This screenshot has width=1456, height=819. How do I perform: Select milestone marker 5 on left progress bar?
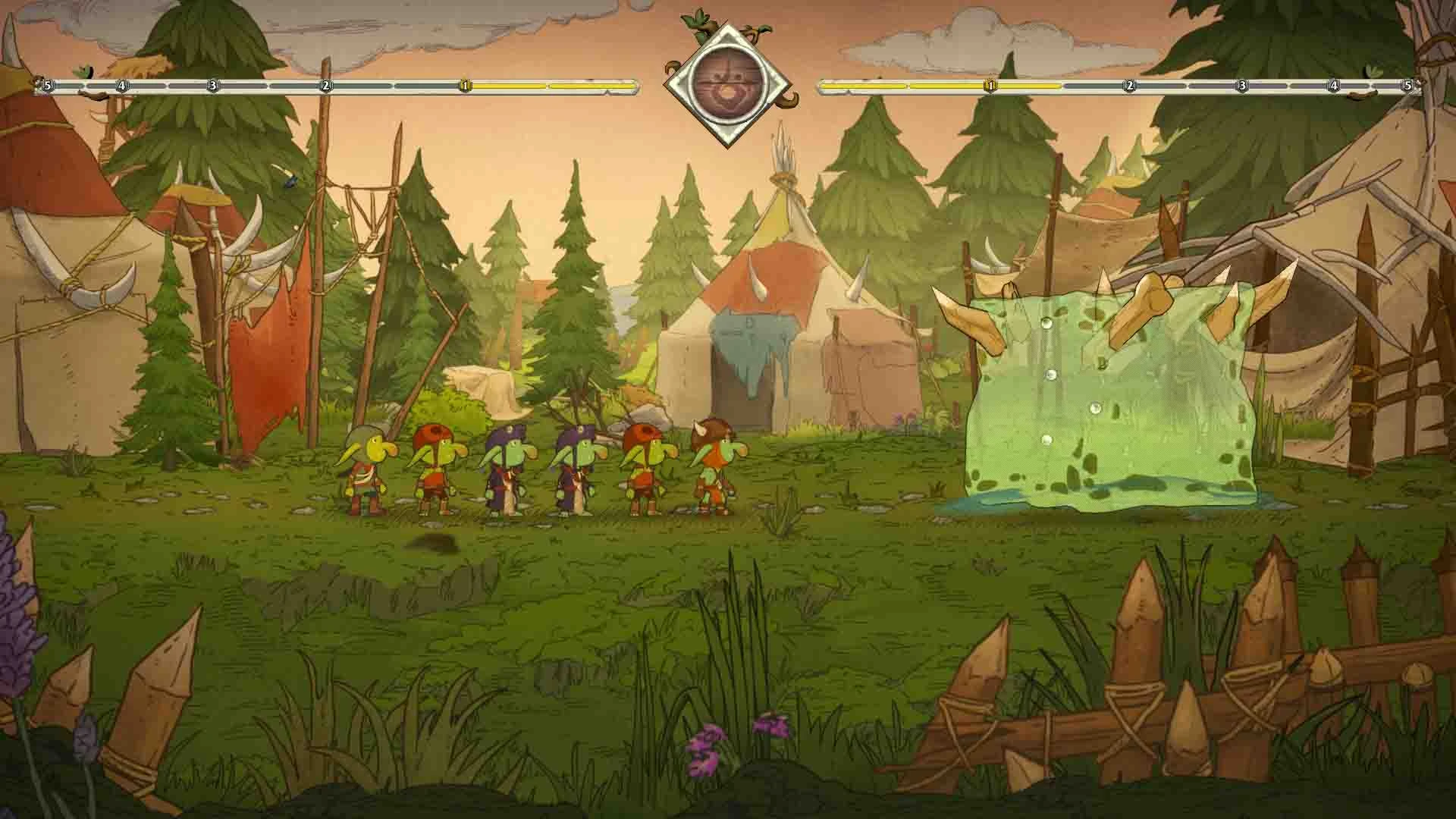(45, 86)
